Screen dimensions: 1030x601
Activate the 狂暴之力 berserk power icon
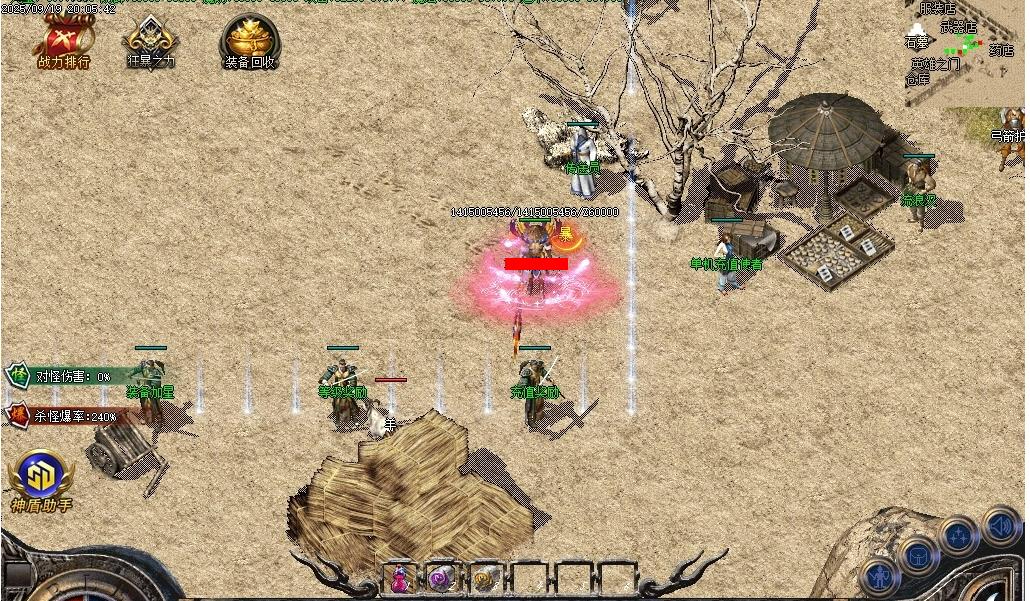pos(150,42)
